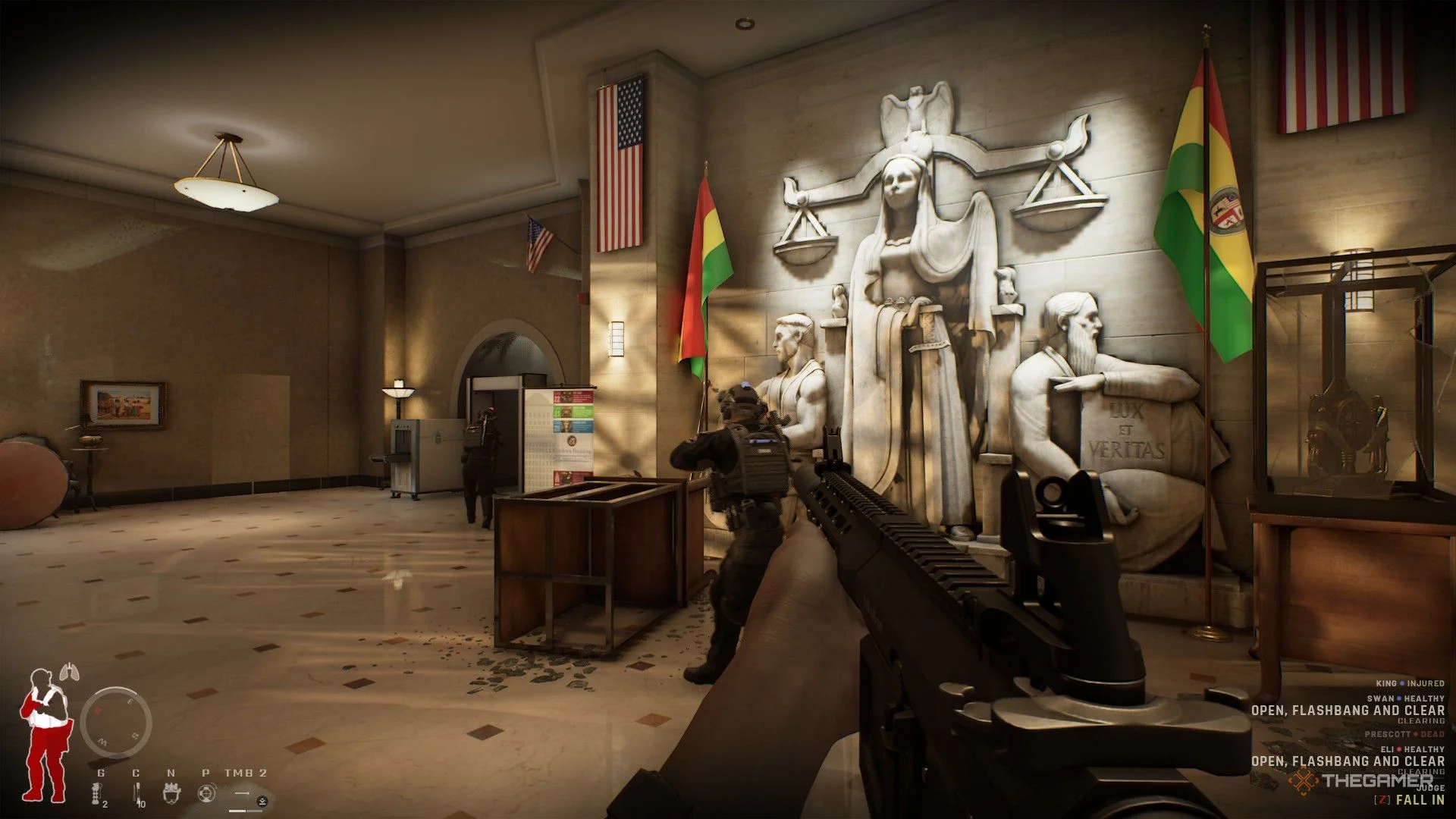Select squad member Swan in team list

click(1405, 698)
